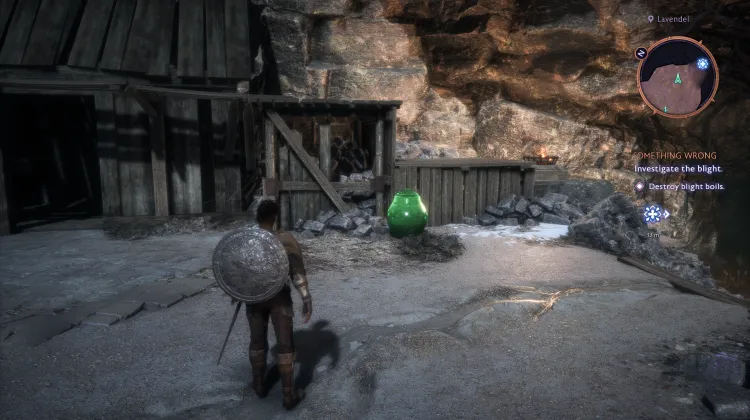The height and width of the screenshot is (420, 750).
Task: Open the Something Wrong quest tracker
Action: [x=678, y=155]
